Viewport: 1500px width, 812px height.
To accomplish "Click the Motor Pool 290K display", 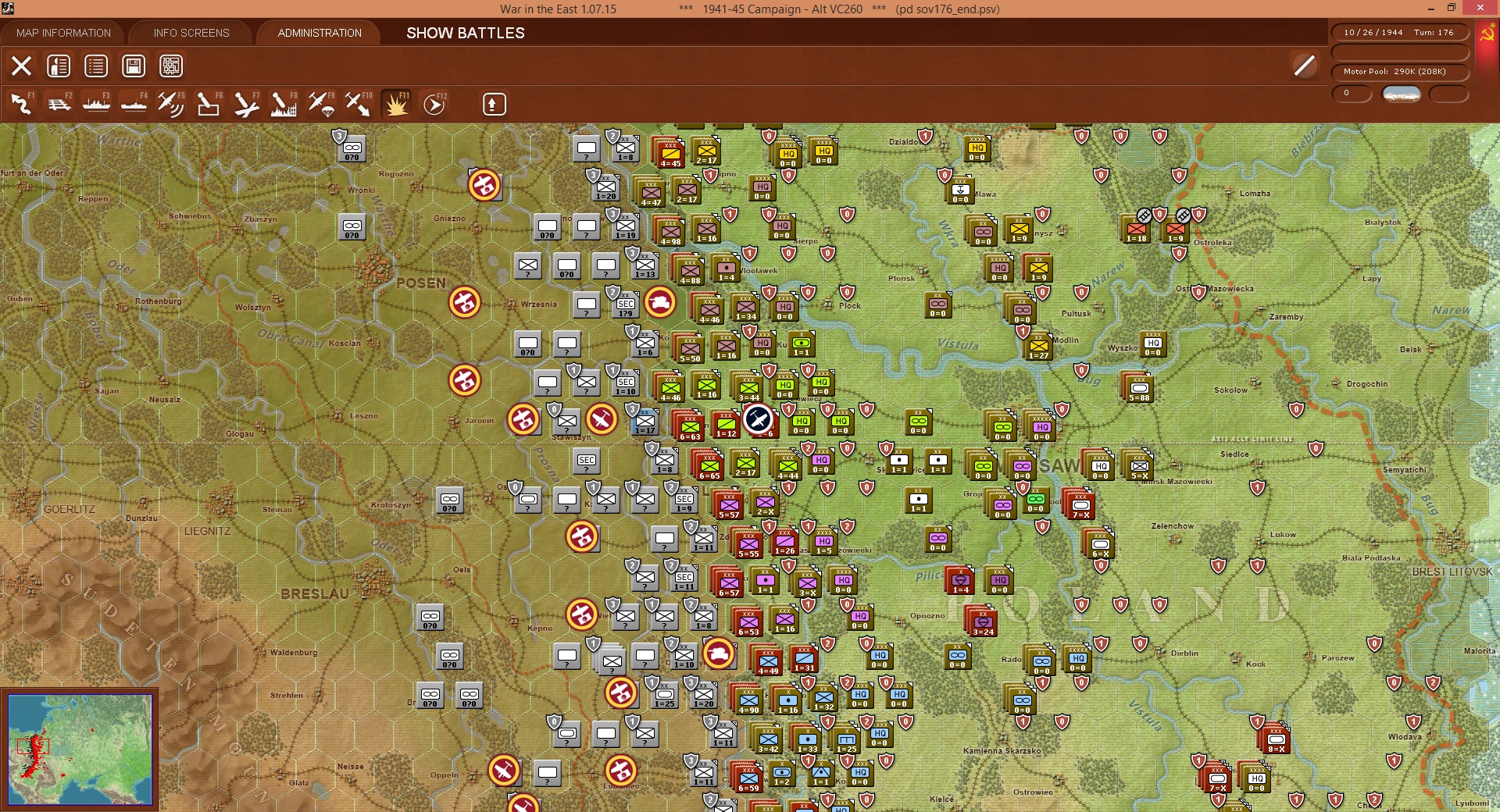I will 1401,71.
